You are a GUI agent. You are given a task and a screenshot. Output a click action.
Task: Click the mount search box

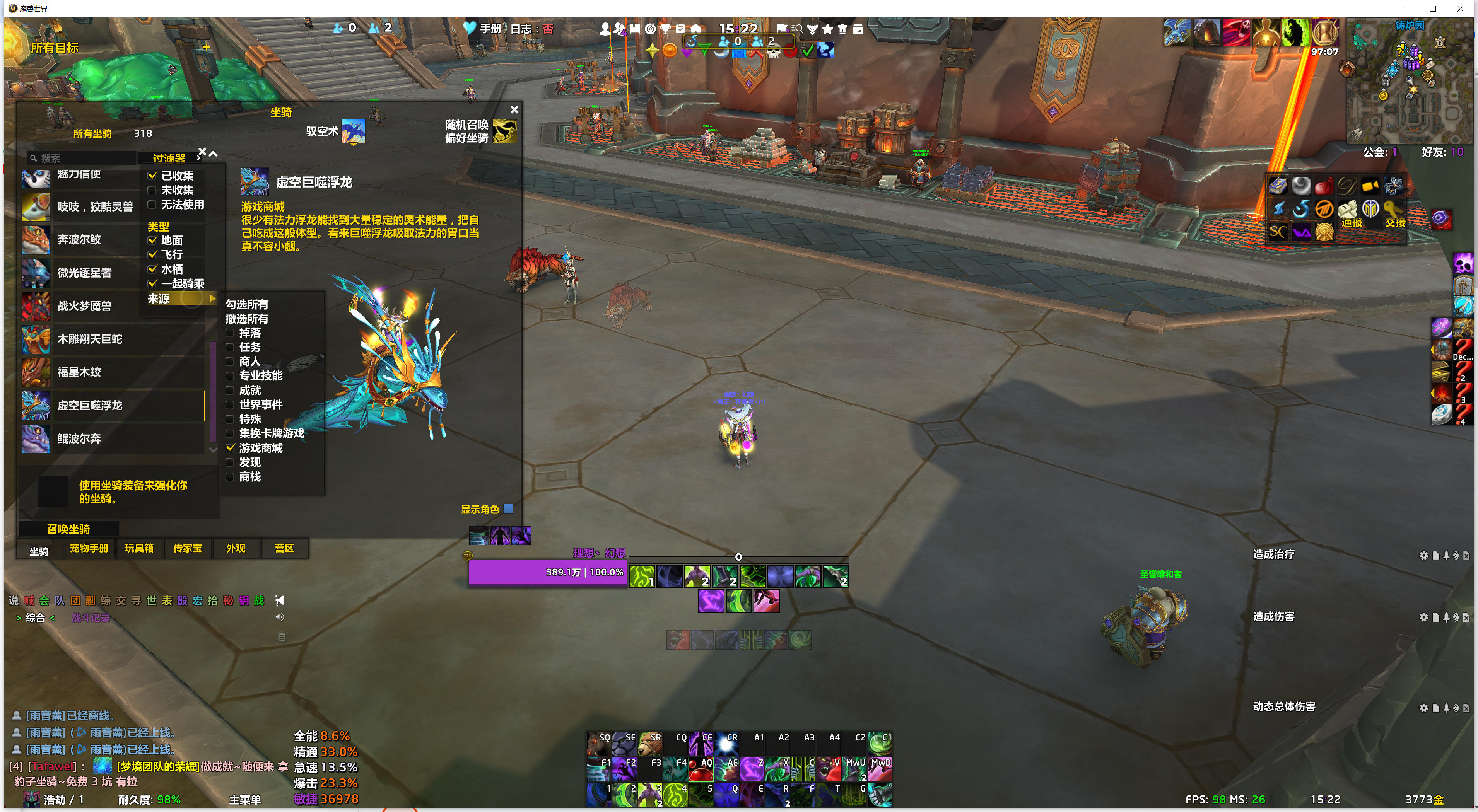click(x=83, y=158)
